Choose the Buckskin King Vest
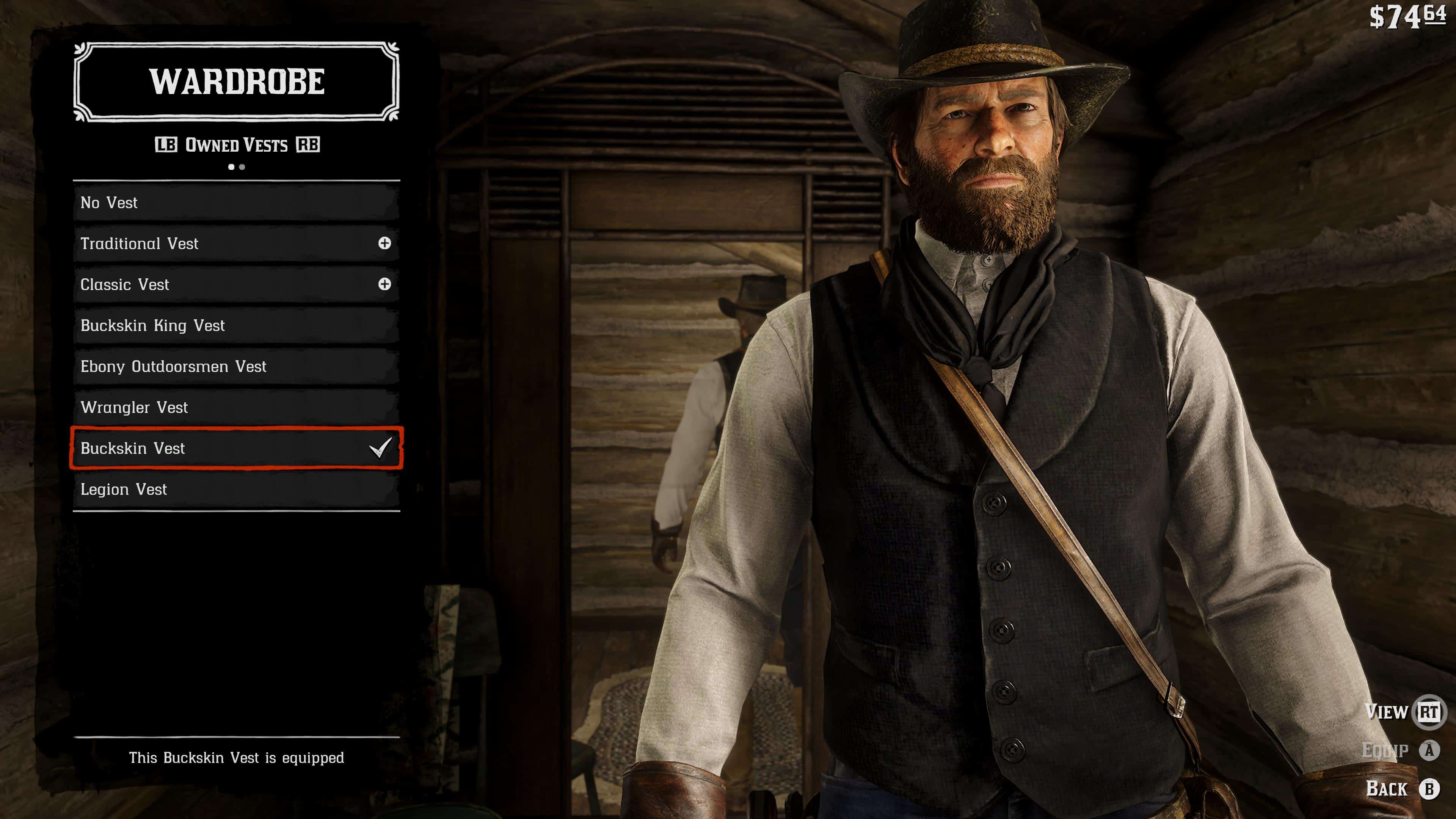 coord(226,326)
